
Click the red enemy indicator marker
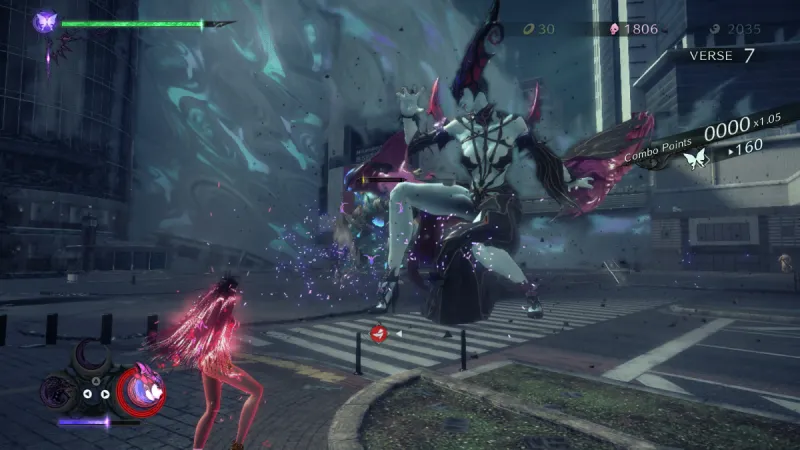point(379,333)
